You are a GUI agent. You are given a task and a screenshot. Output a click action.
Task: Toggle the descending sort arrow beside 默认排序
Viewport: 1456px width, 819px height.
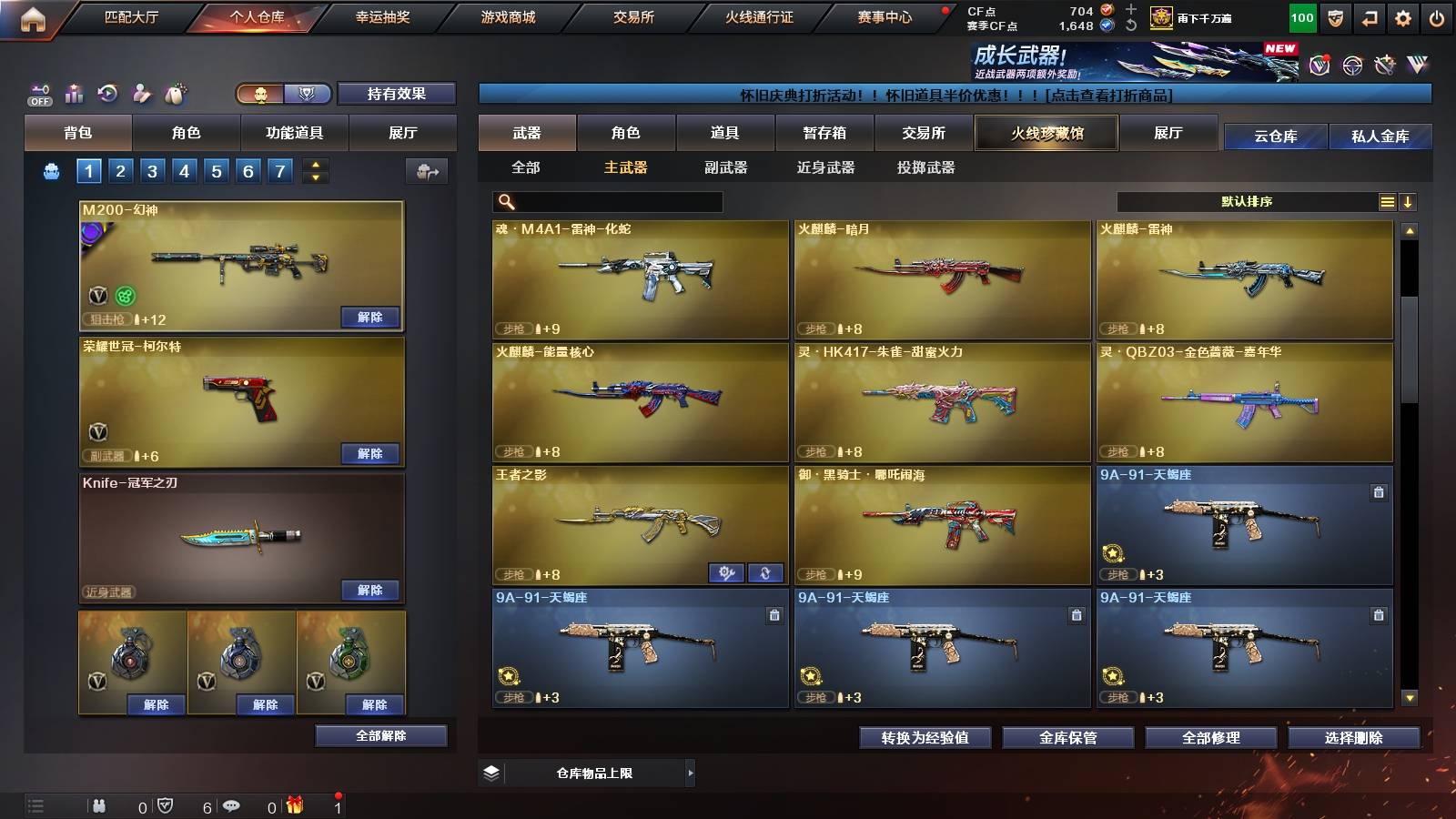point(1408,202)
